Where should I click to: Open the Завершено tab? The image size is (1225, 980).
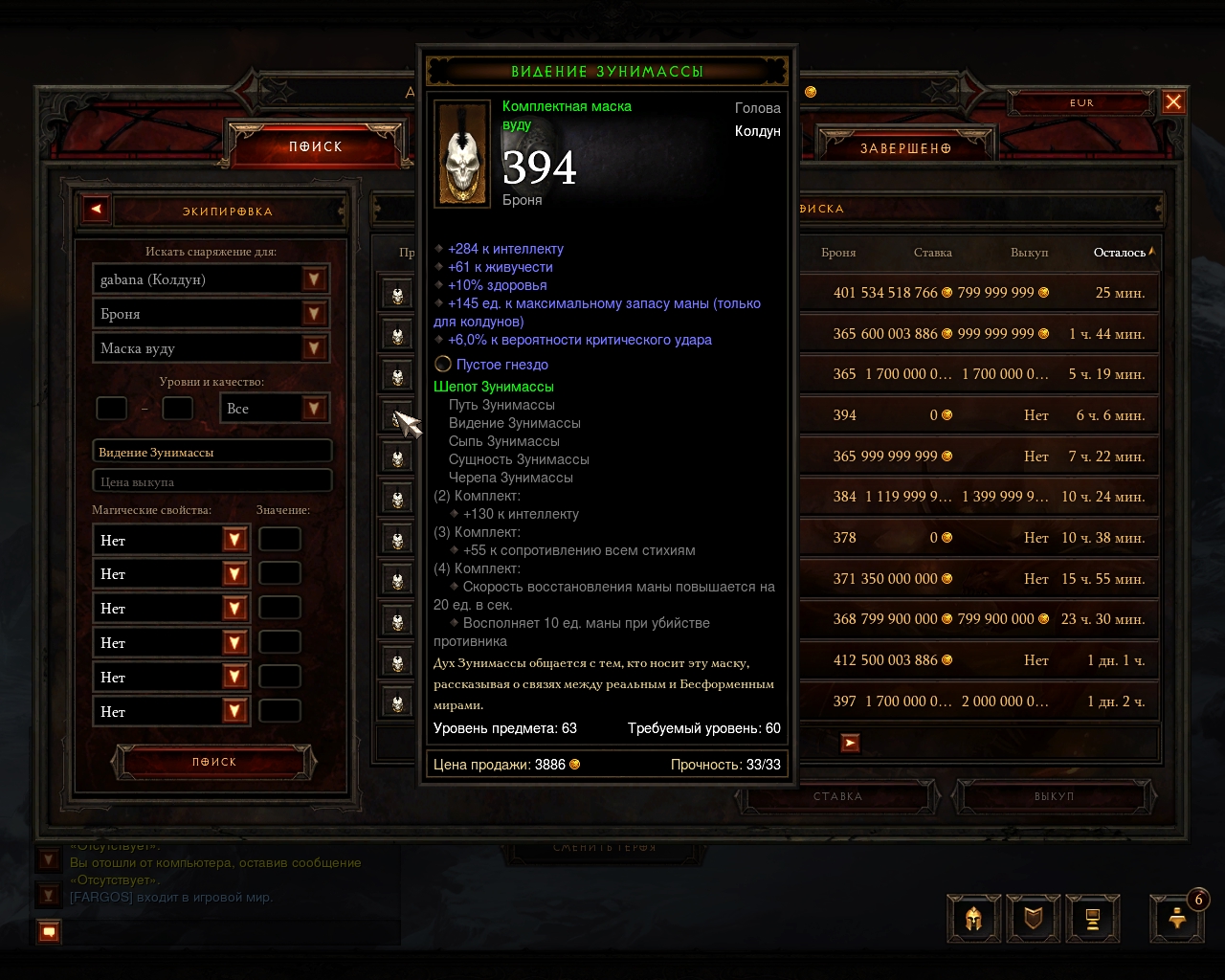(x=905, y=148)
